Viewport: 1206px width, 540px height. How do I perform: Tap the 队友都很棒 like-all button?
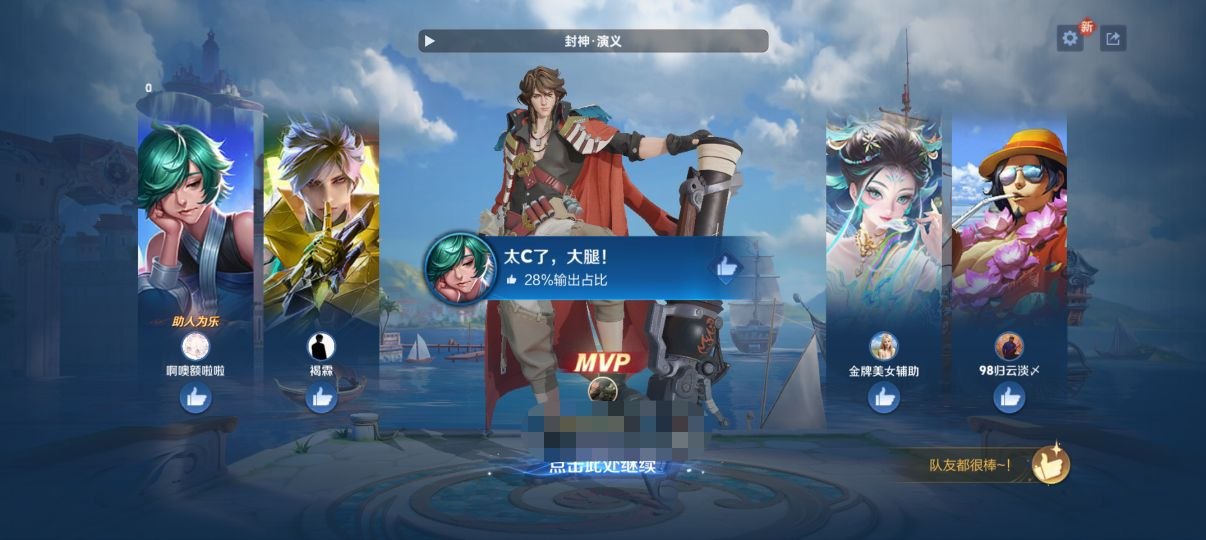click(1050, 464)
